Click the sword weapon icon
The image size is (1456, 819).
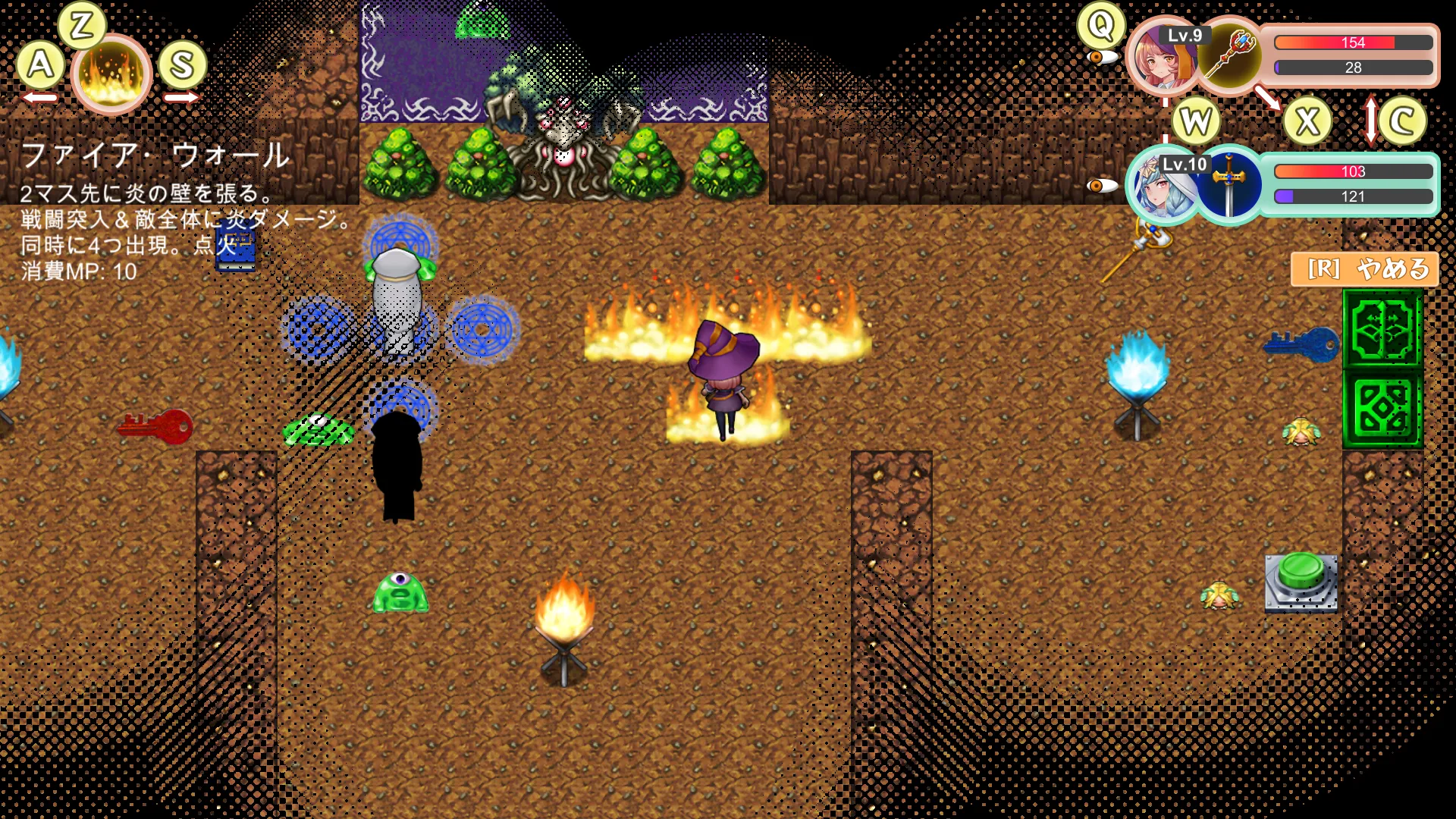pos(1229,185)
